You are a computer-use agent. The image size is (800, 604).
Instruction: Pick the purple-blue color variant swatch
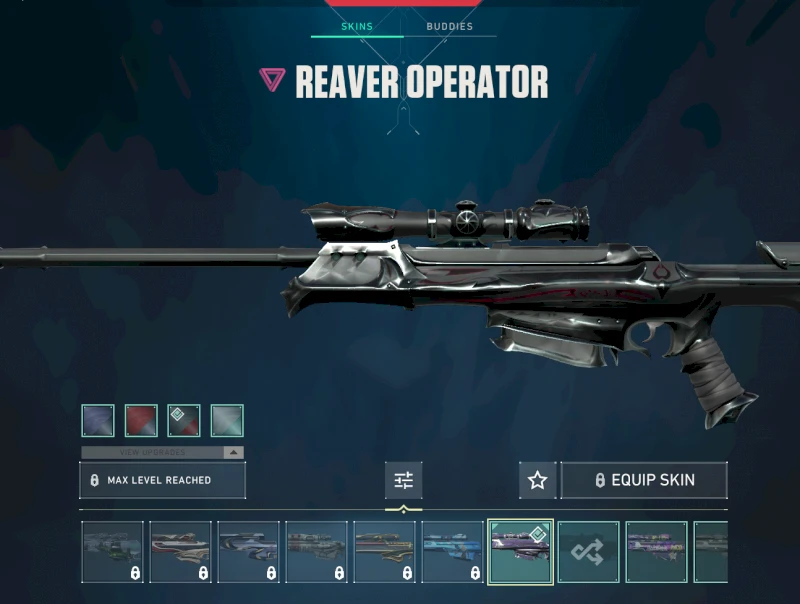[x=98, y=421]
